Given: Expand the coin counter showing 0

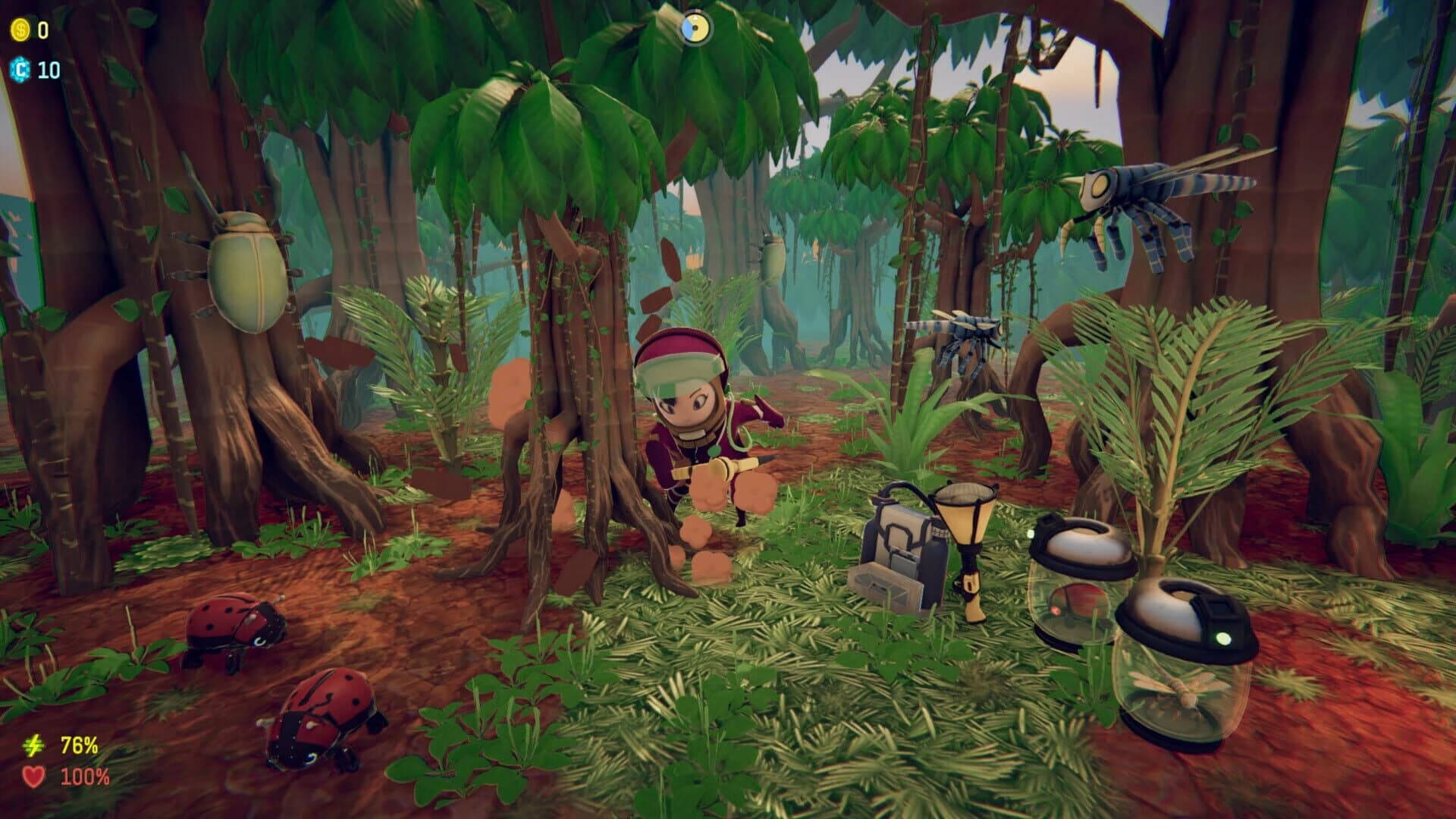Looking at the screenshot, I should pyautogui.click(x=42, y=32).
